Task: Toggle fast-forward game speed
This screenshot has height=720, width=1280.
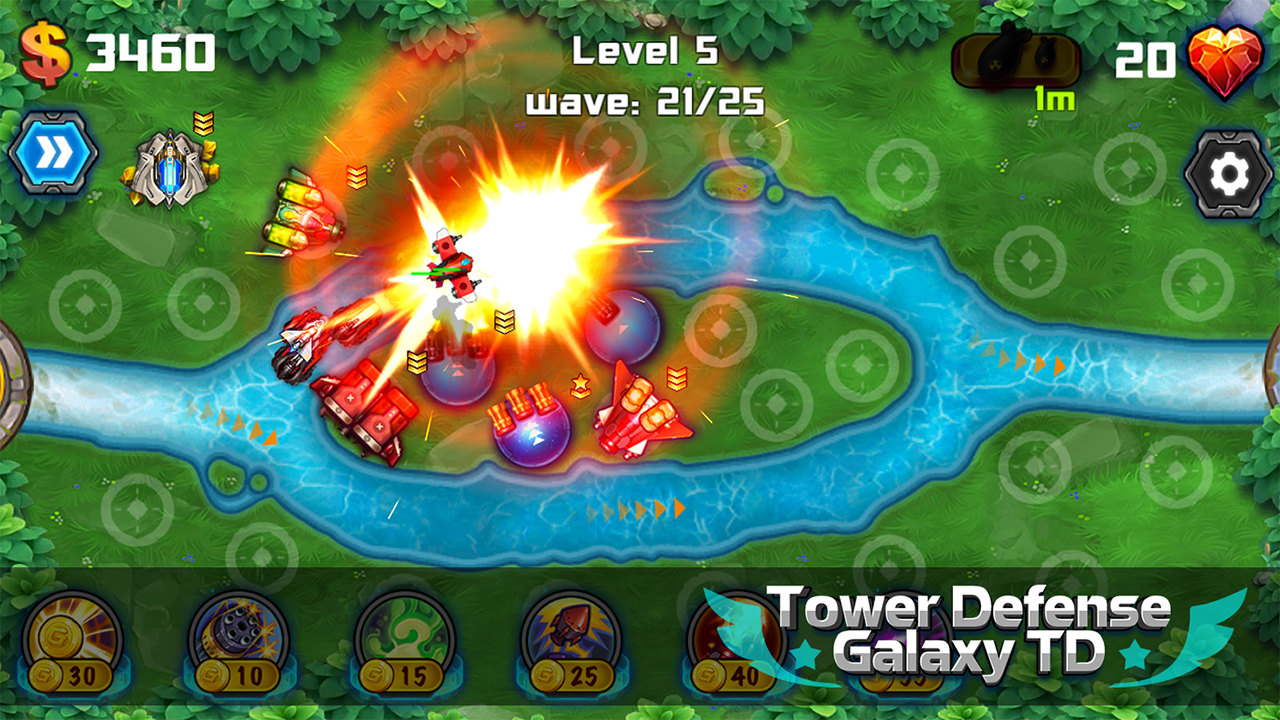Action: coord(55,155)
